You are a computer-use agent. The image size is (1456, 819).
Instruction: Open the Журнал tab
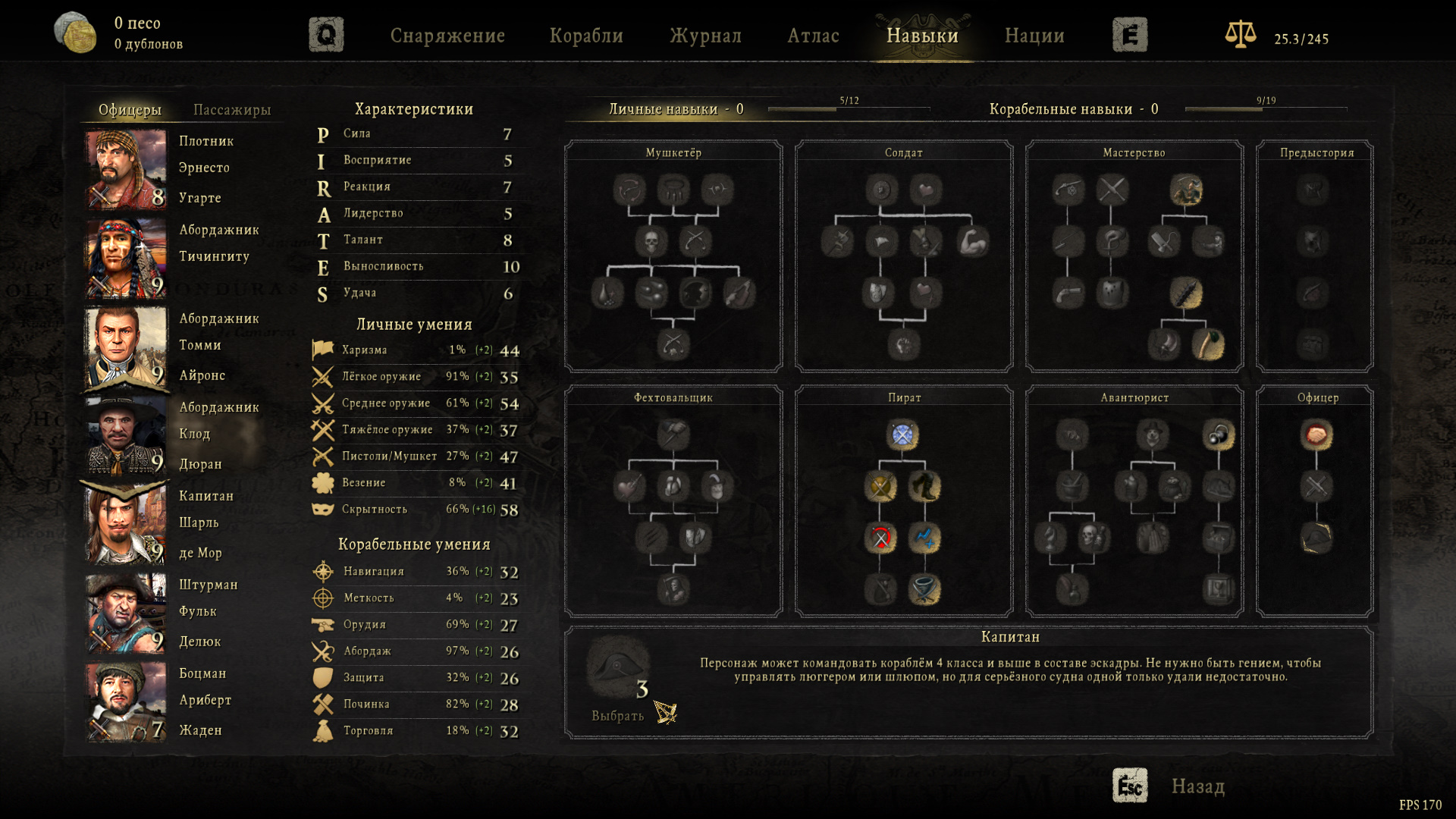(705, 36)
